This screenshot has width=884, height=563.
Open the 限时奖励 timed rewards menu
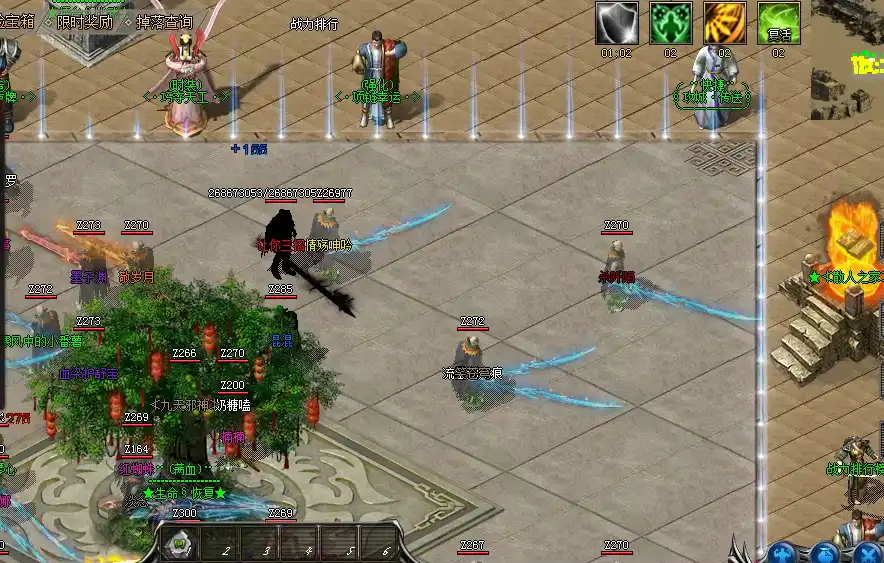(84, 20)
